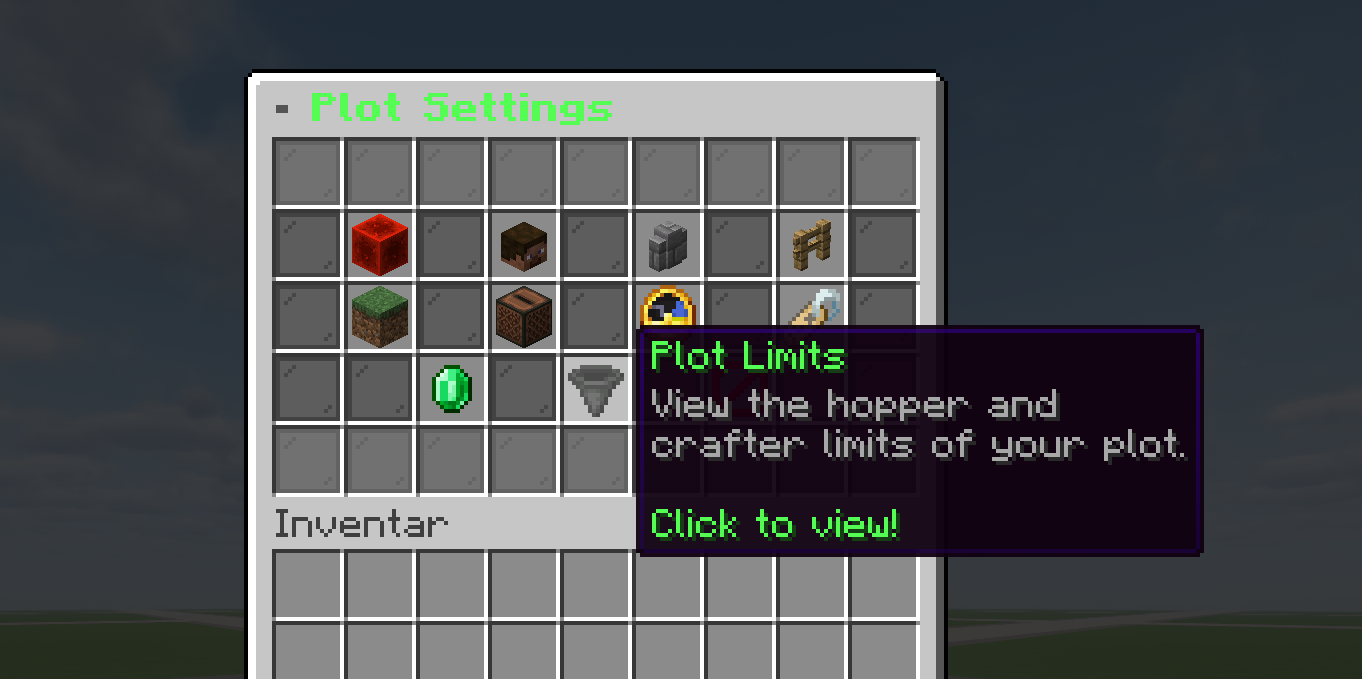
Task: View Plot Limits via the hopper
Action: 595,388
